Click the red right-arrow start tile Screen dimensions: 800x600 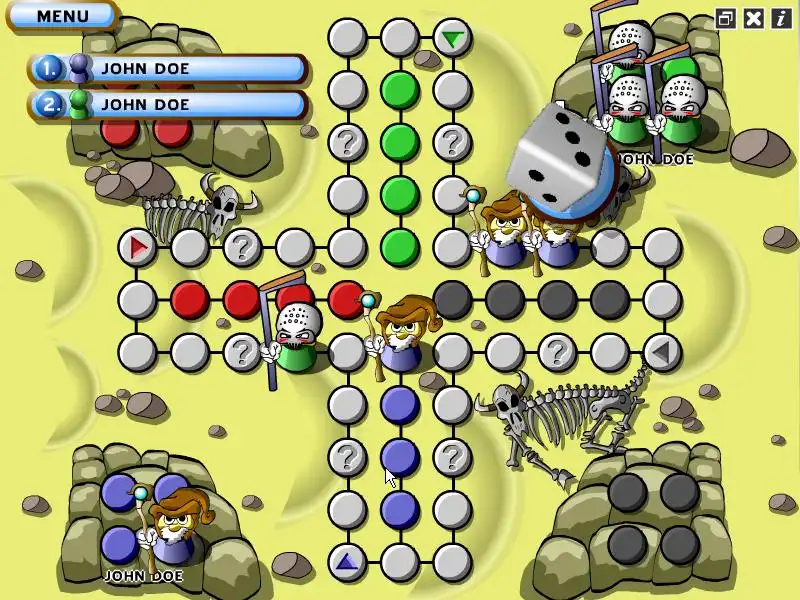(137, 246)
